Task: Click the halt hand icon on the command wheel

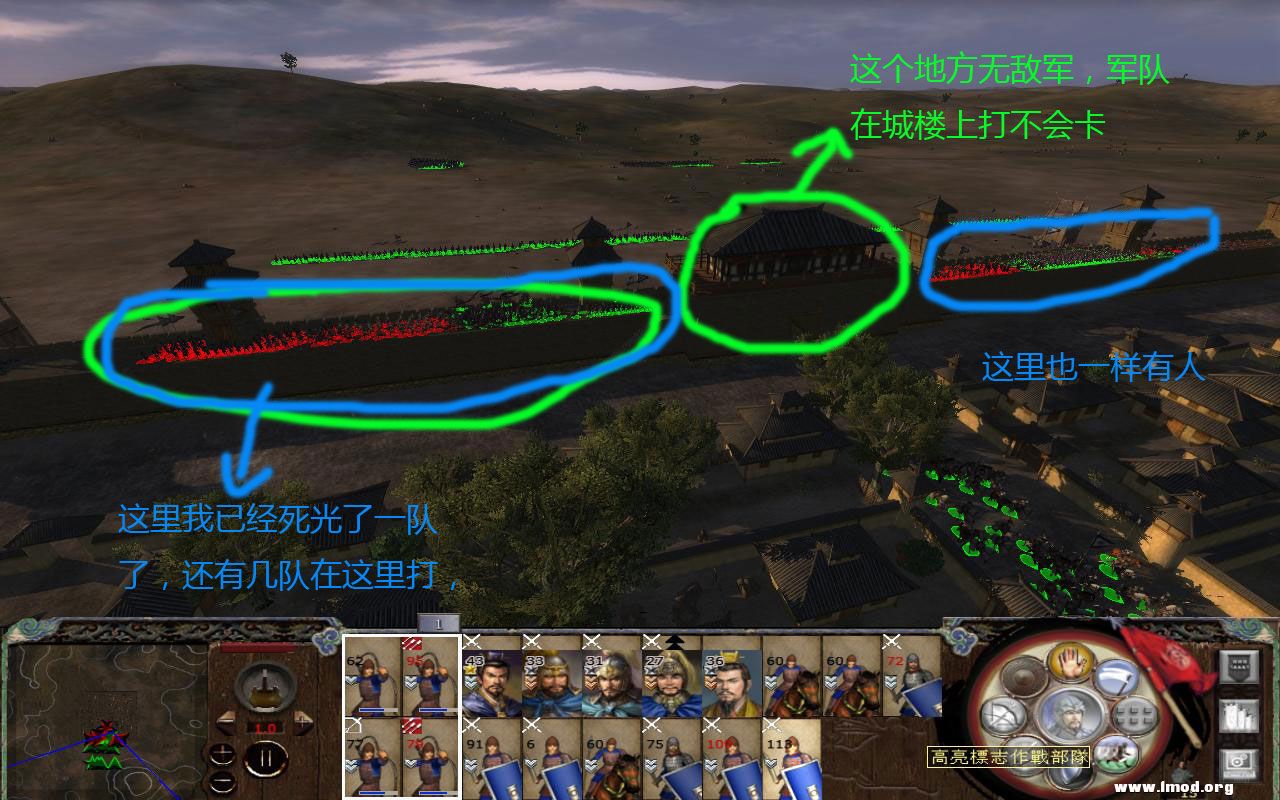Action: (x=1071, y=661)
